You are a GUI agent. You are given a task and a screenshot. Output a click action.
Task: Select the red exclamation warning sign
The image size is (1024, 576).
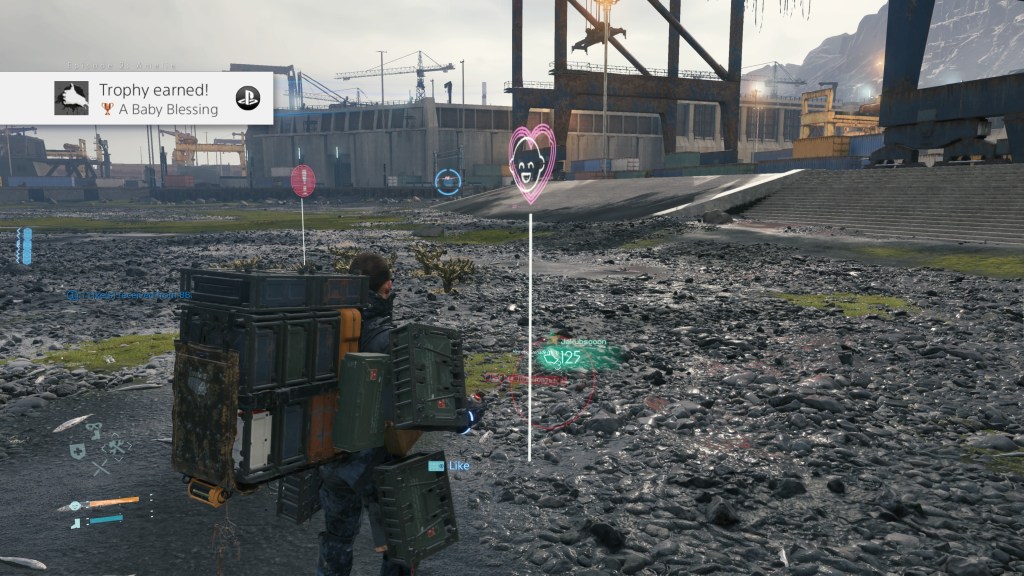coord(303,180)
